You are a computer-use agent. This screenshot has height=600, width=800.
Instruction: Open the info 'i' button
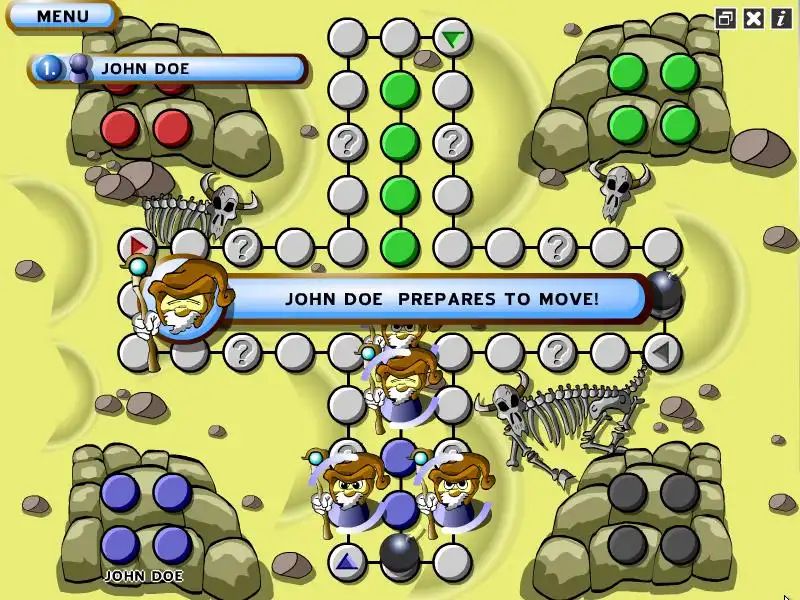click(x=780, y=18)
